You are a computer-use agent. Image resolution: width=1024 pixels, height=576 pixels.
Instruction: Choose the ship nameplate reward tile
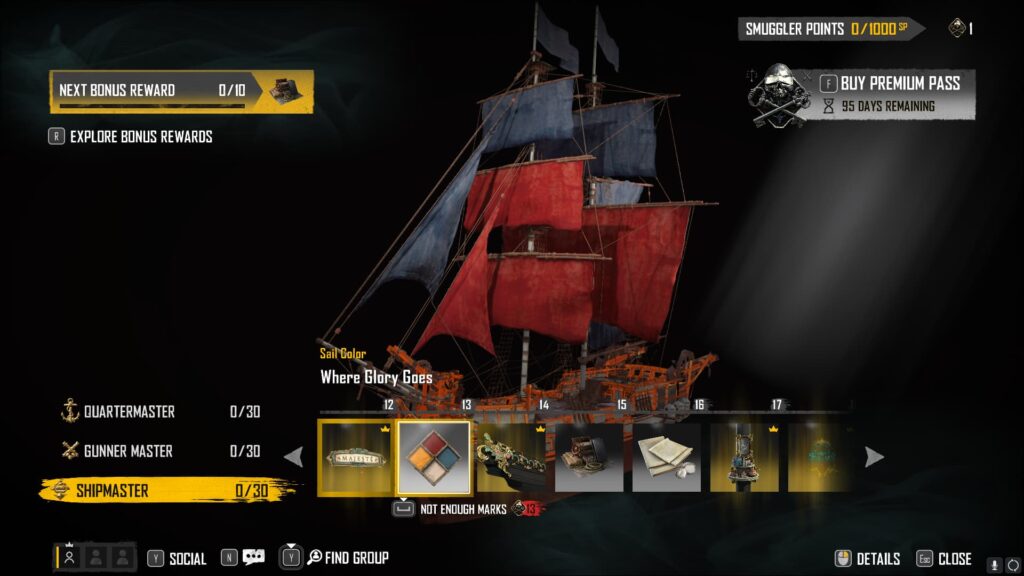(x=356, y=457)
